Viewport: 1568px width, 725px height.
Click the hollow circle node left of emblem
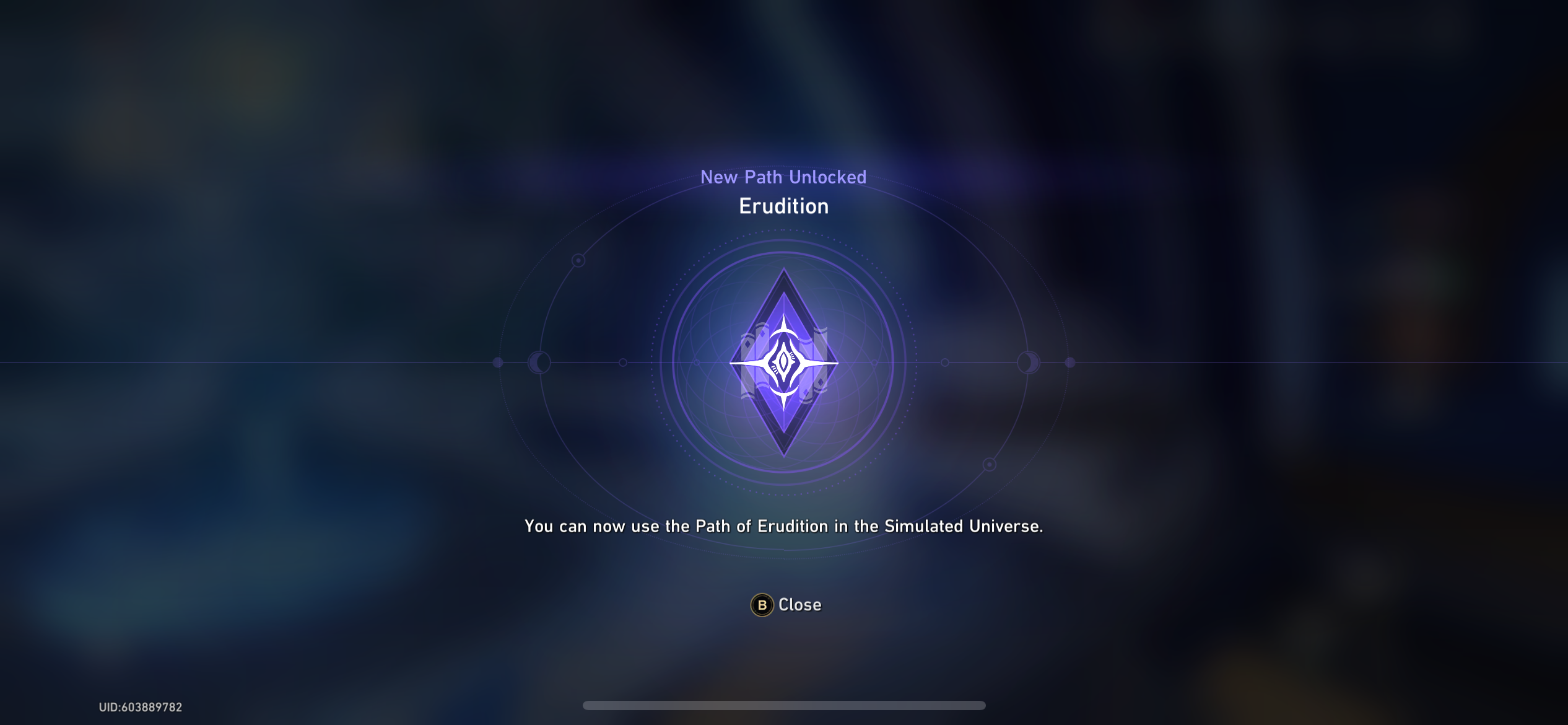(x=623, y=363)
